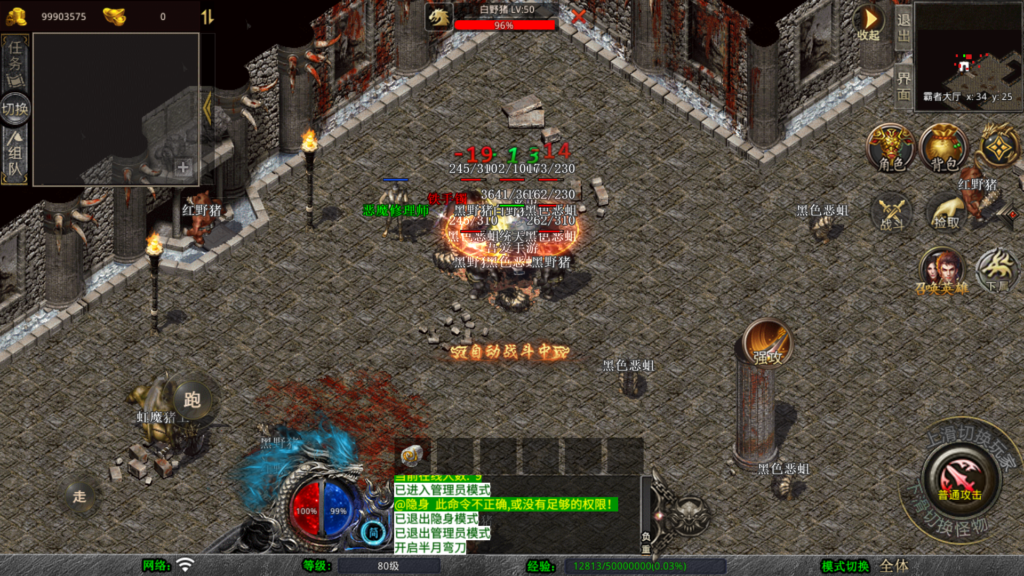Use the 强攻 strong attack skill
1024x576 pixels.
pyautogui.click(x=767, y=344)
